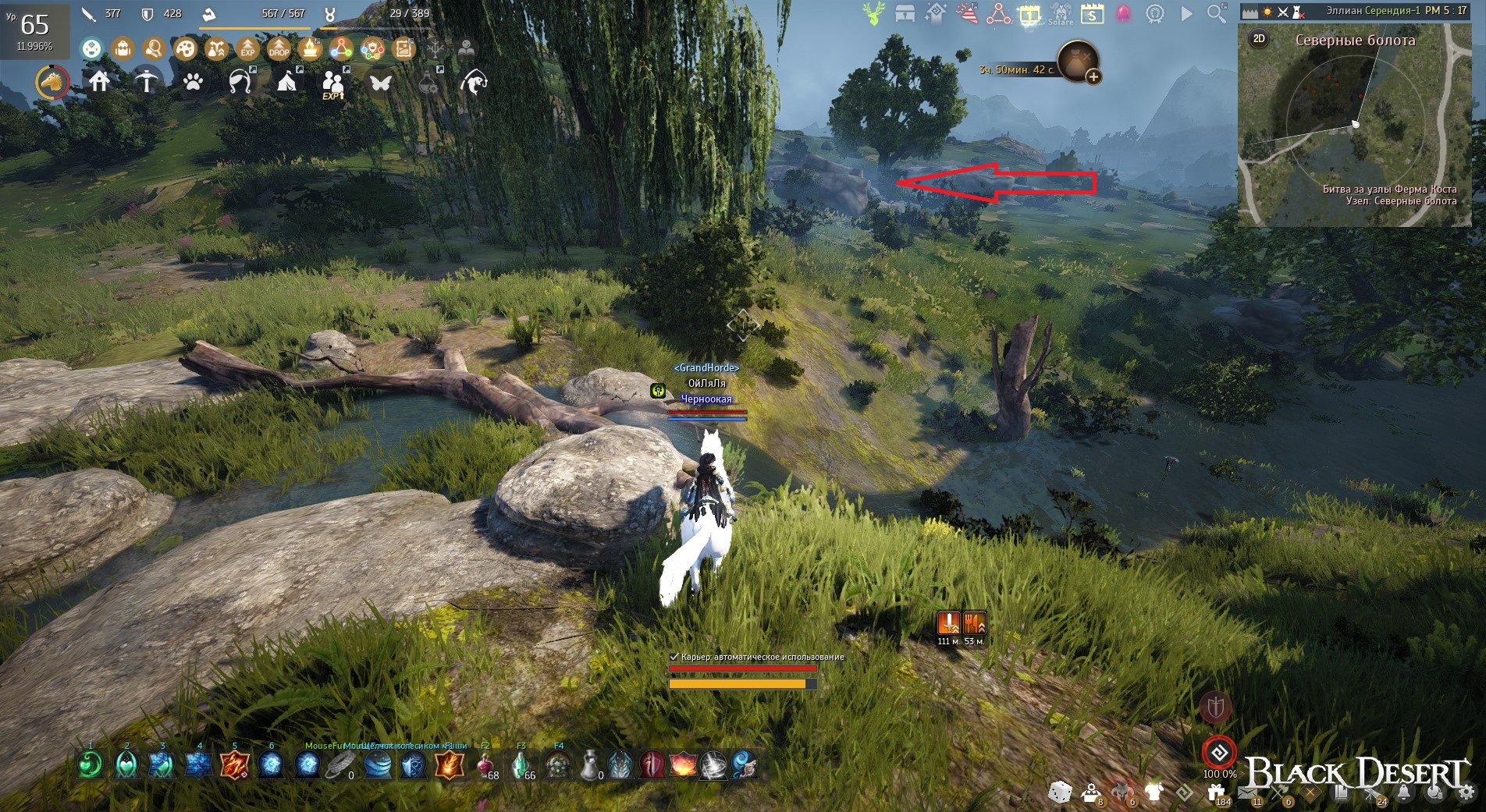Open the fishing fish-and-hook icon
The height and width of the screenshot is (812, 1486).
click(474, 81)
